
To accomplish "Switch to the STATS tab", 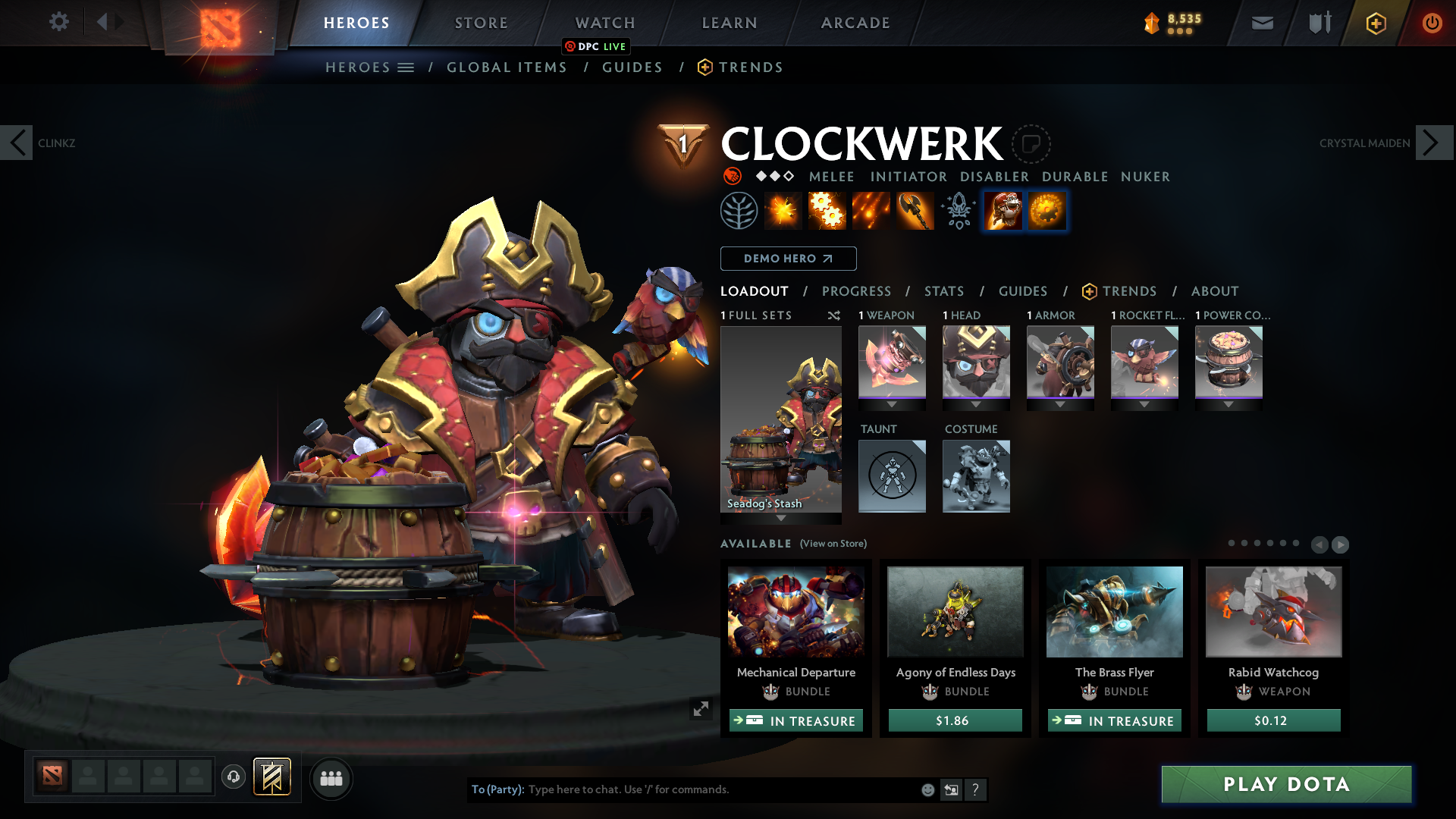I will tap(943, 291).
